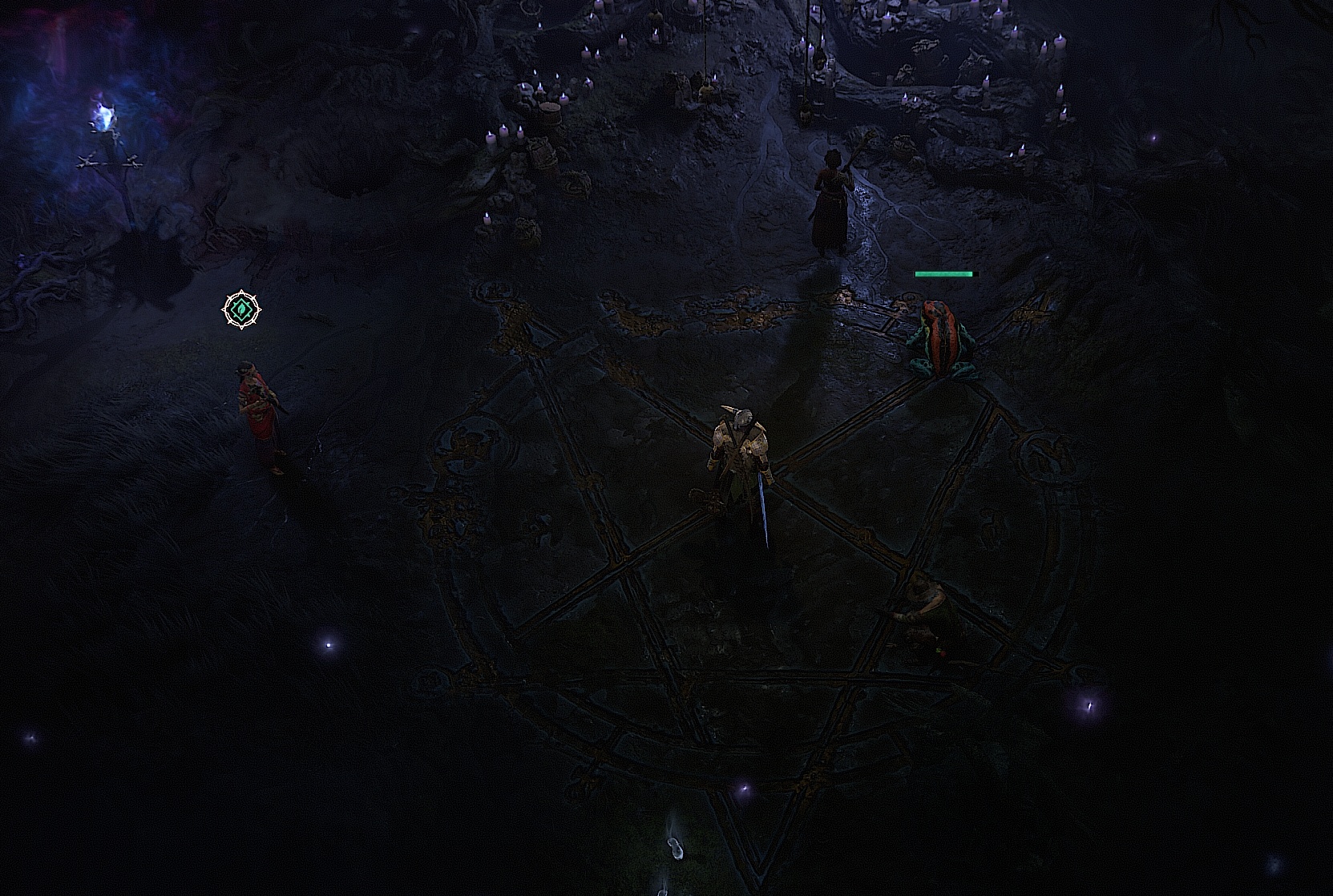Select the red-robed villager on the left
This screenshot has height=896, width=1333.
pos(257,409)
